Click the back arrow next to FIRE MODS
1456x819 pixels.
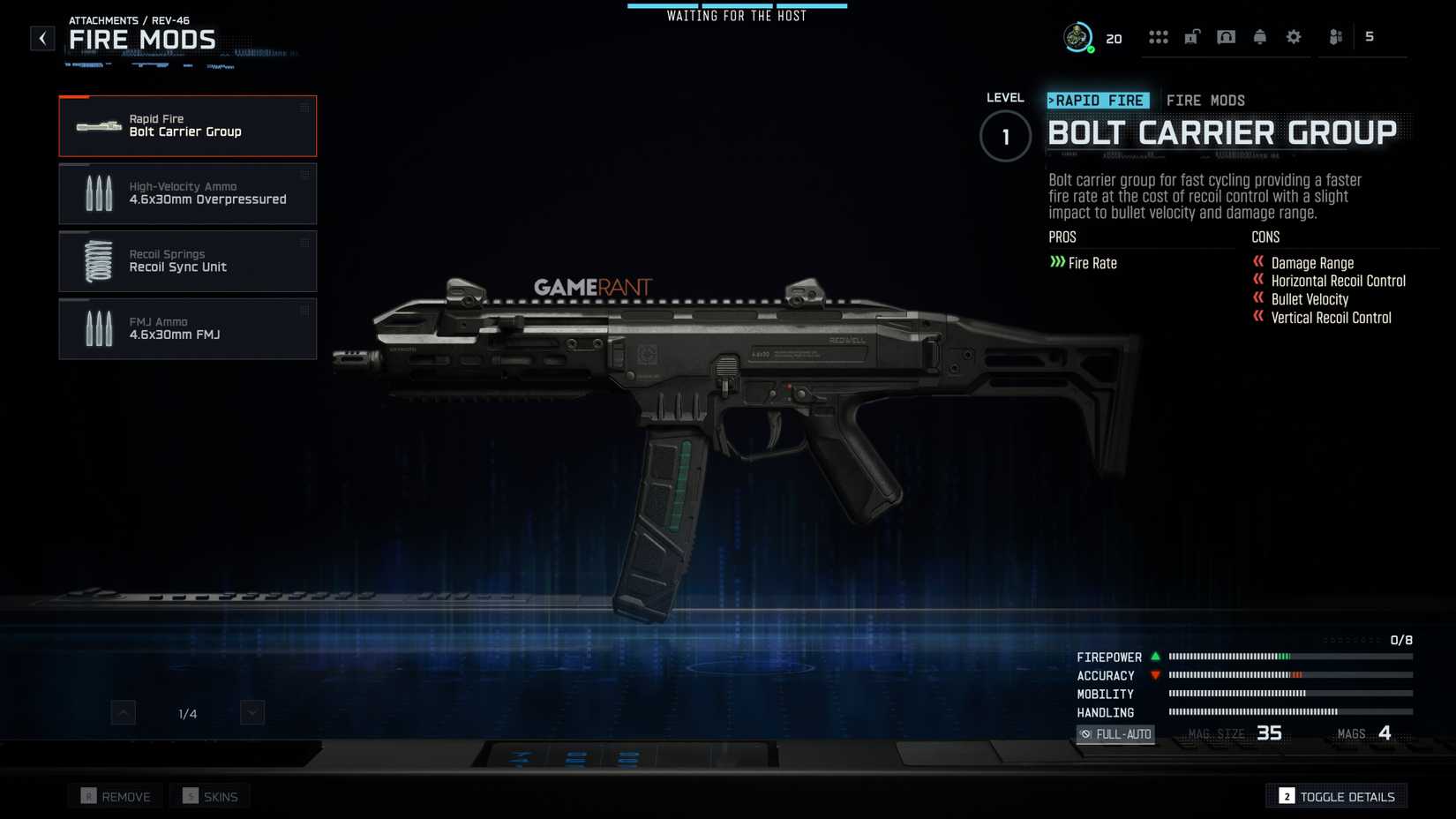click(x=41, y=38)
